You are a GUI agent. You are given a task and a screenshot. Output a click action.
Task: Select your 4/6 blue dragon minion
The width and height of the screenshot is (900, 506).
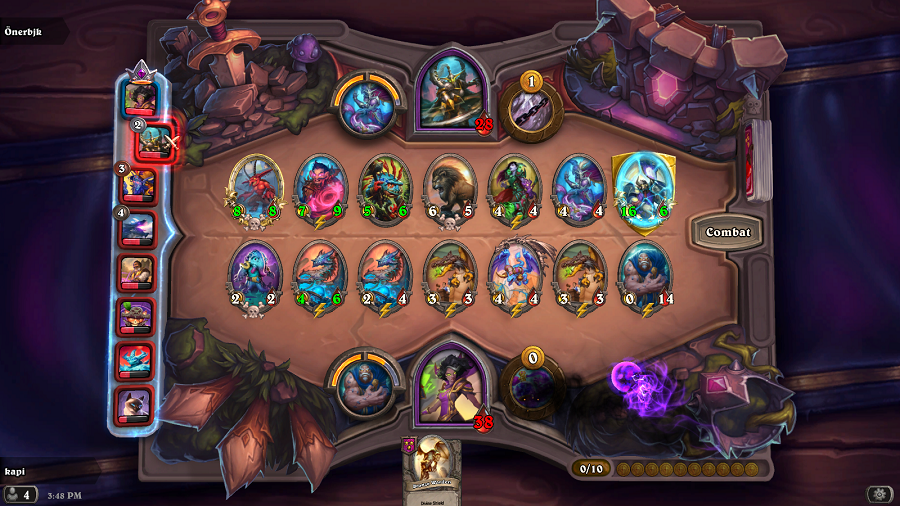pos(320,274)
